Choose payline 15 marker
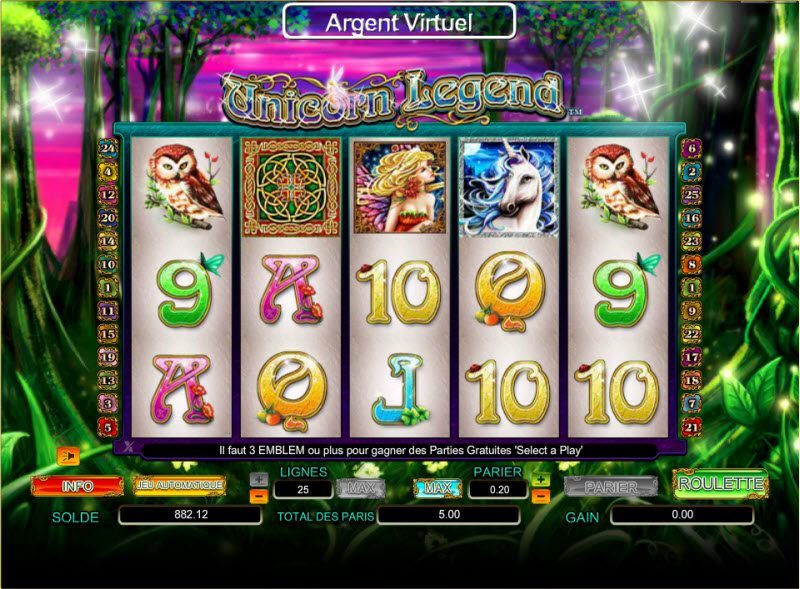The width and height of the screenshot is (800, 589). [x=108, y=333]
